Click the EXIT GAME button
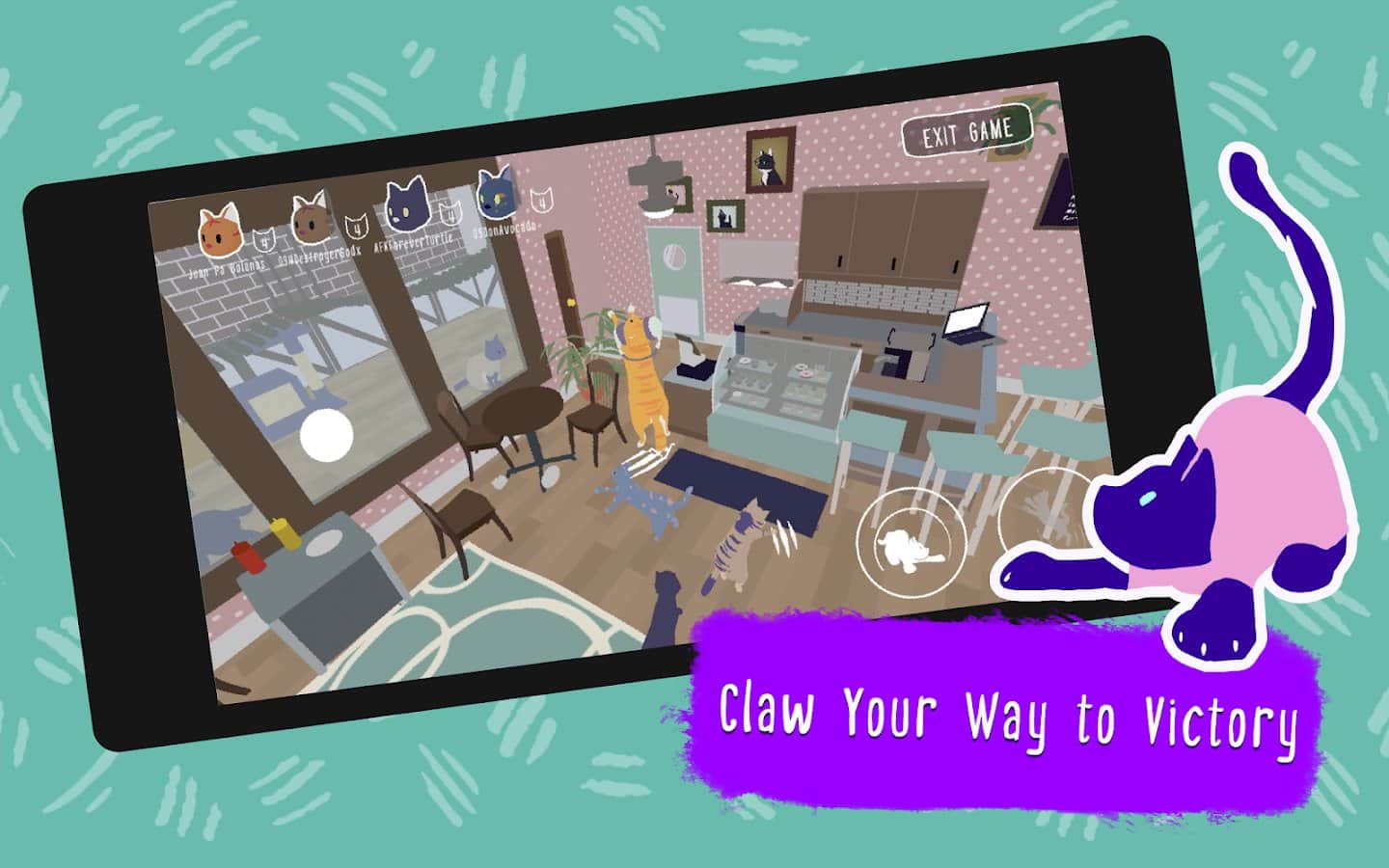Screen dimensions: 1389x868 (967, 130)
